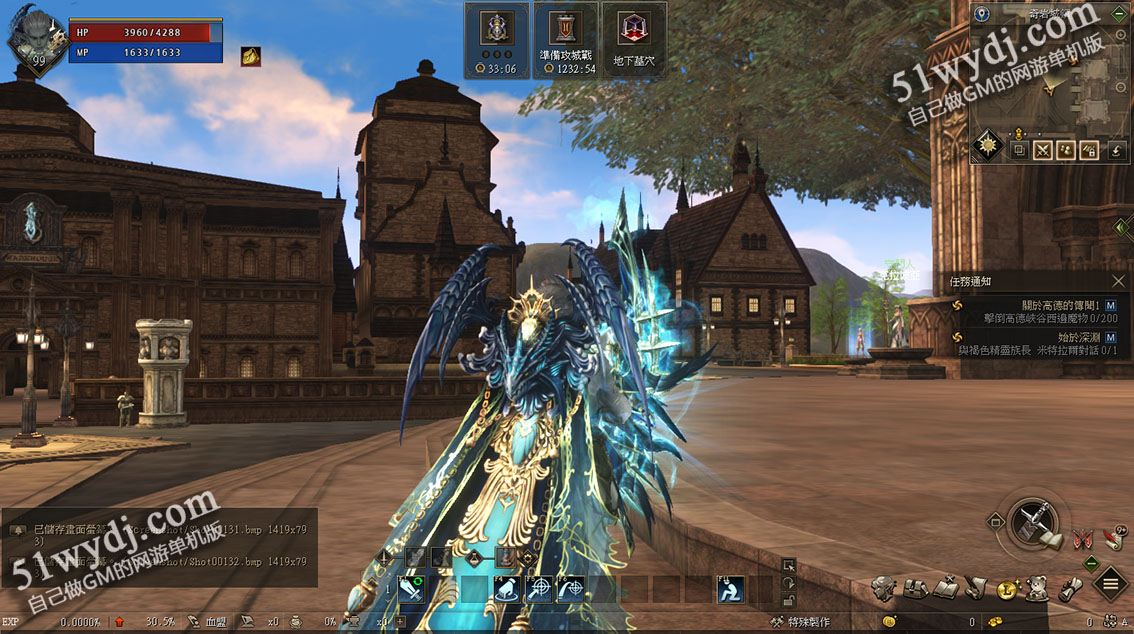The image size is (1134, 634).
Task: Close the 任務通知 quest panel
Action: click(1118, 282)
